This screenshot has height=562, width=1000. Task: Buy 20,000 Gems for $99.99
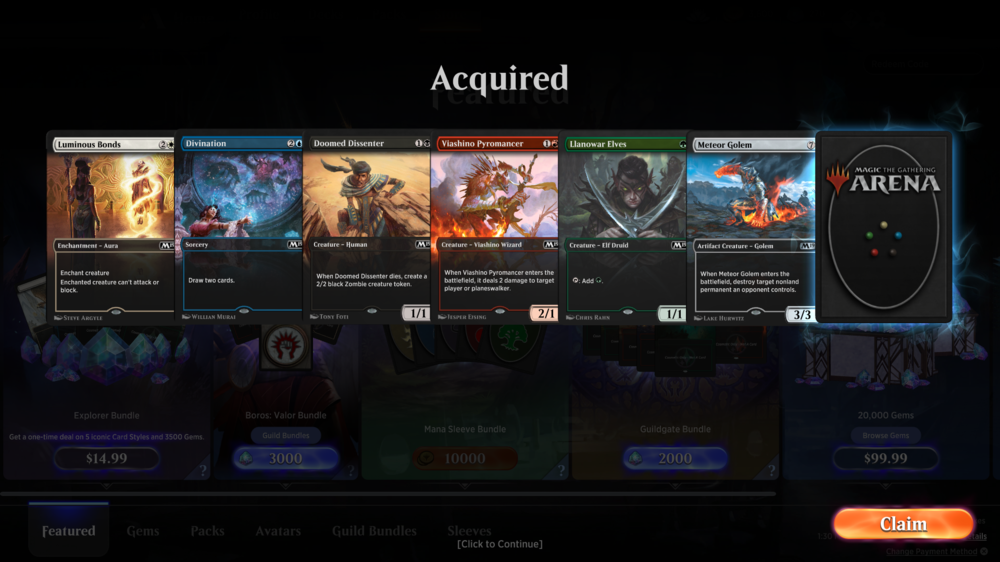click(x=885, y=459)
